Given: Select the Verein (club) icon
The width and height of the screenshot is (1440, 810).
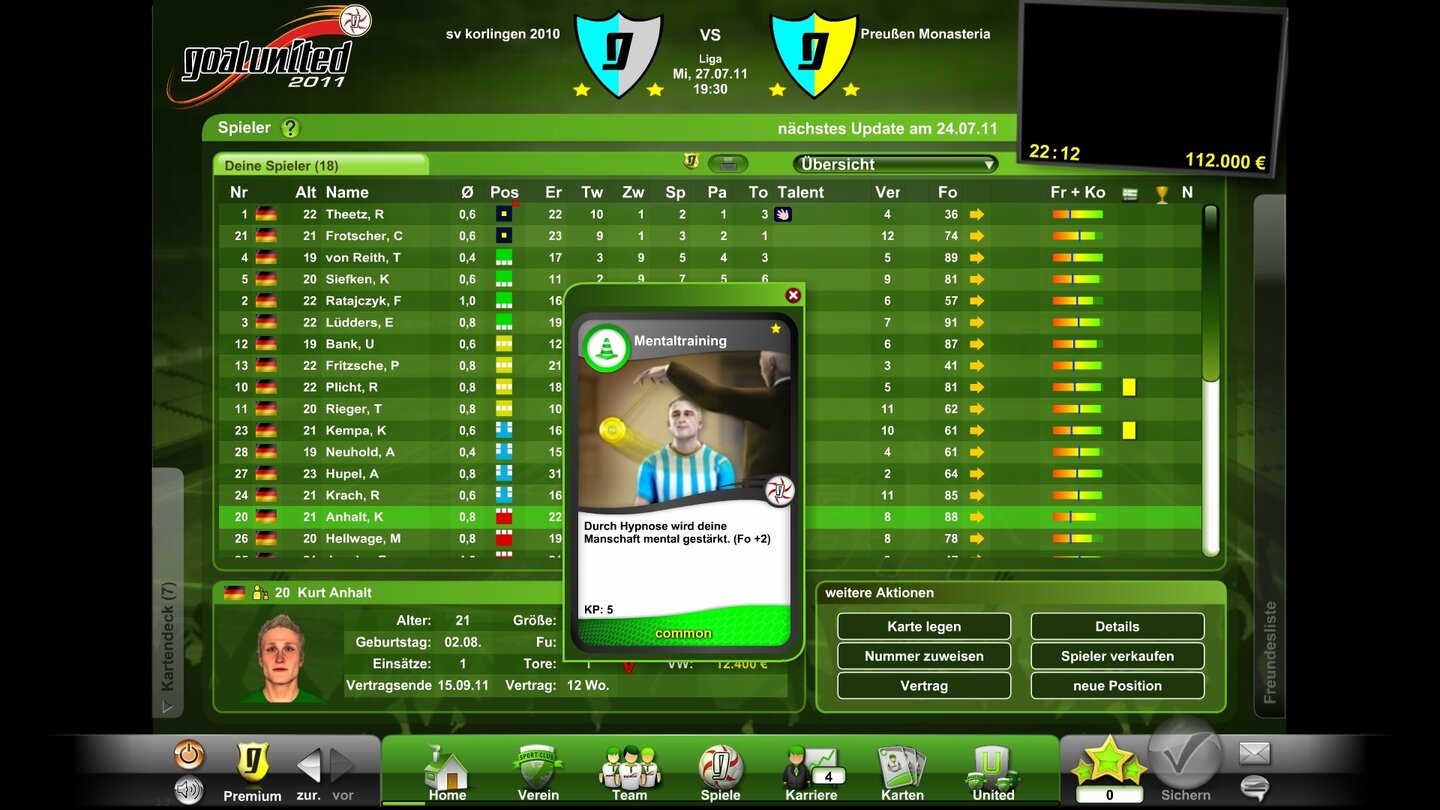Looking at the screenshot, I should click(537, 770).
